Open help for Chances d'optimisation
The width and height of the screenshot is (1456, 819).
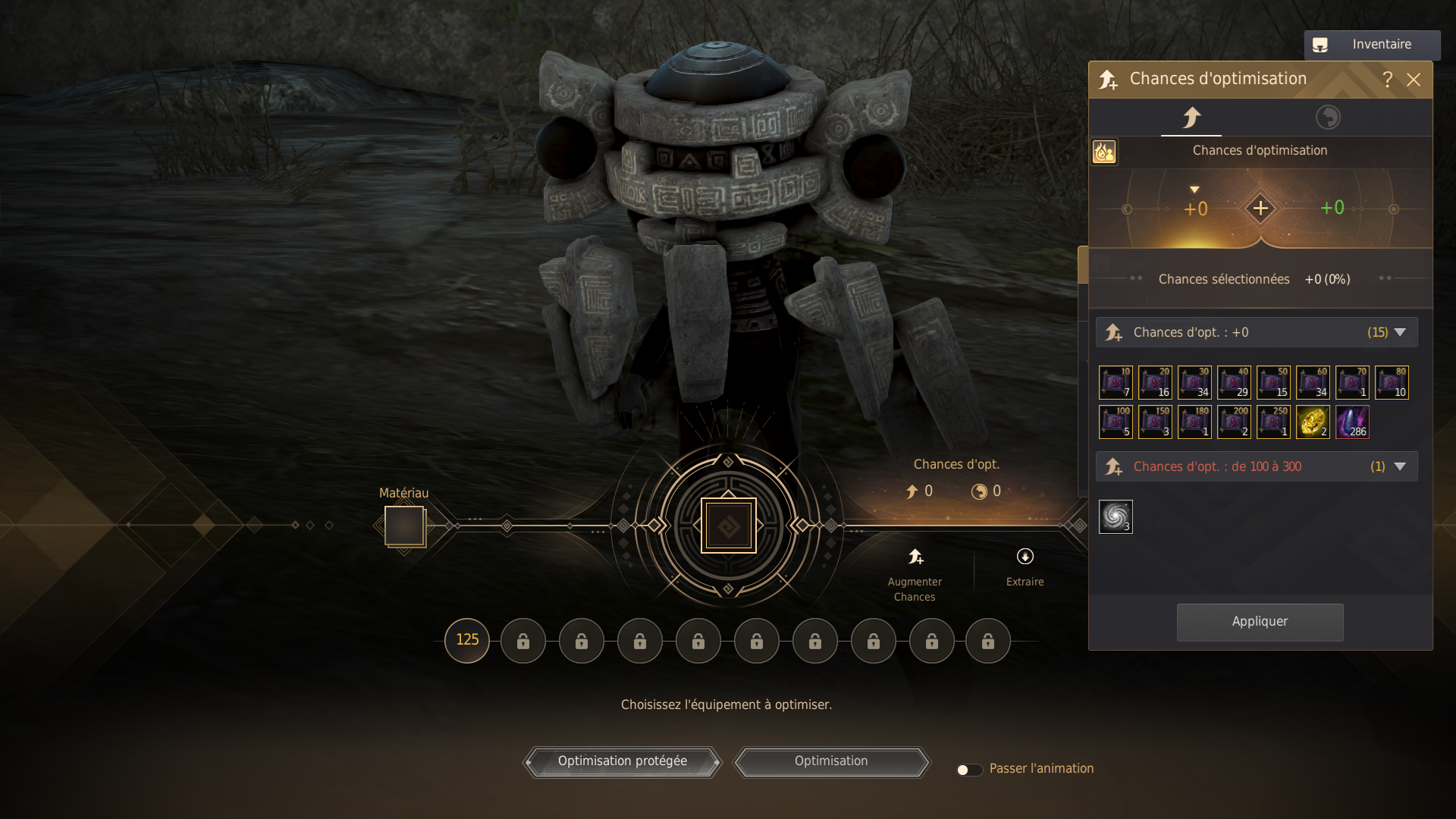tap(1388, 80)
